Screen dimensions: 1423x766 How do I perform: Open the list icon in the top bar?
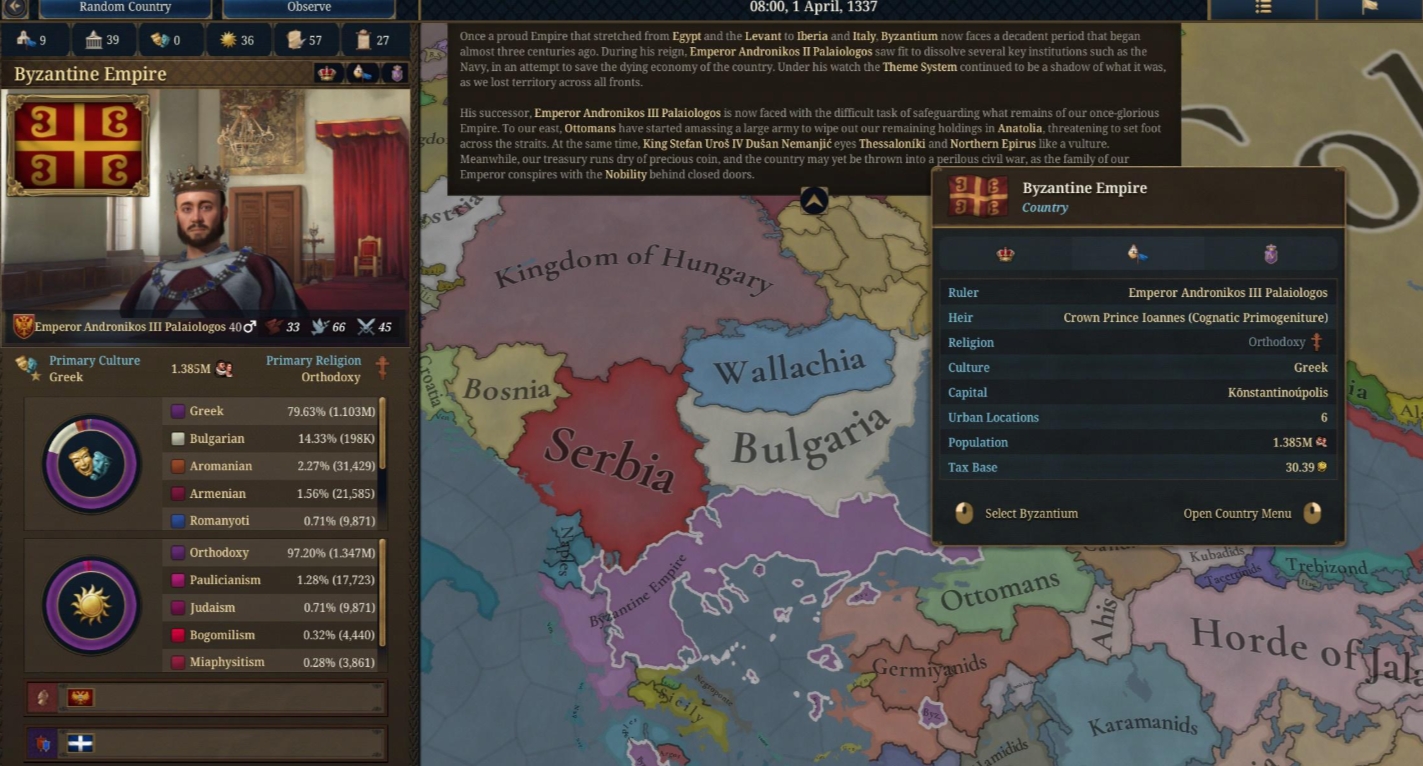coord(1263,8)
